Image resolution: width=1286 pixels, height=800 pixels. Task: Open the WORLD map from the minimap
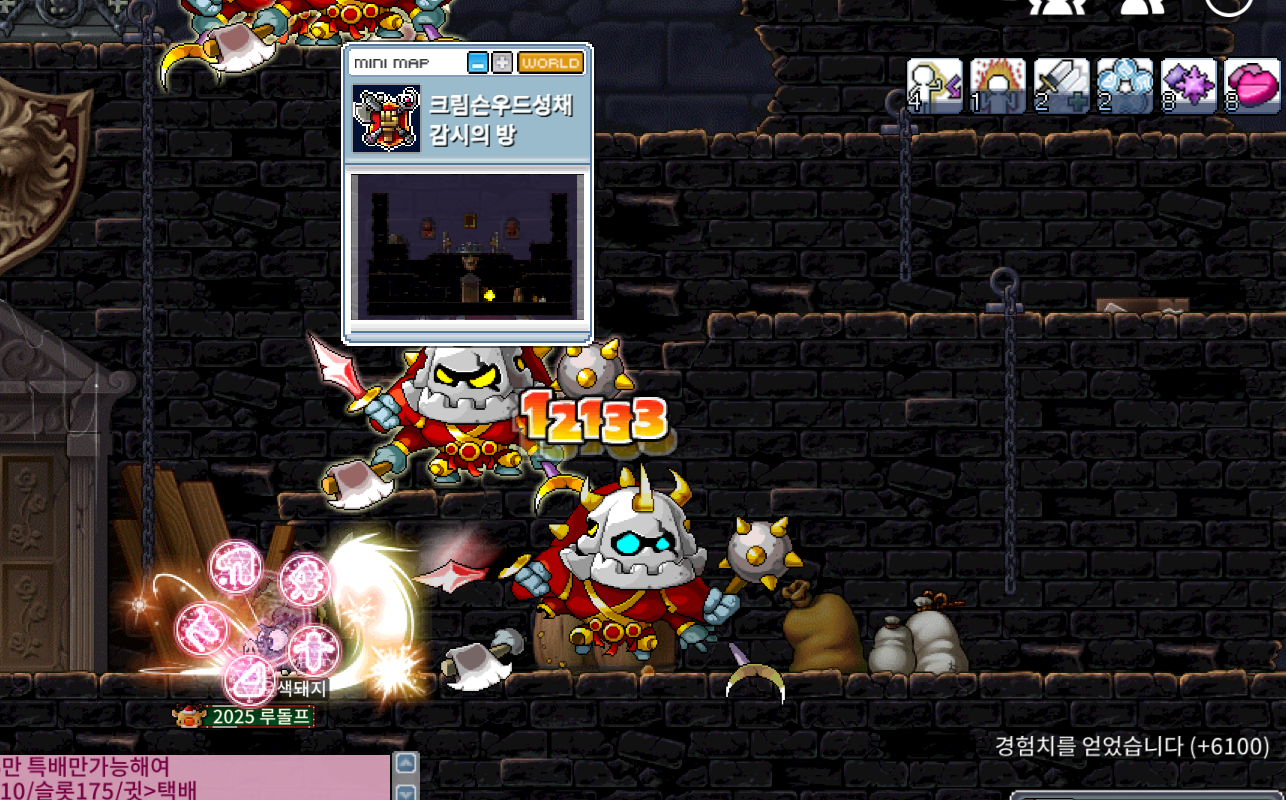point(550,63)
